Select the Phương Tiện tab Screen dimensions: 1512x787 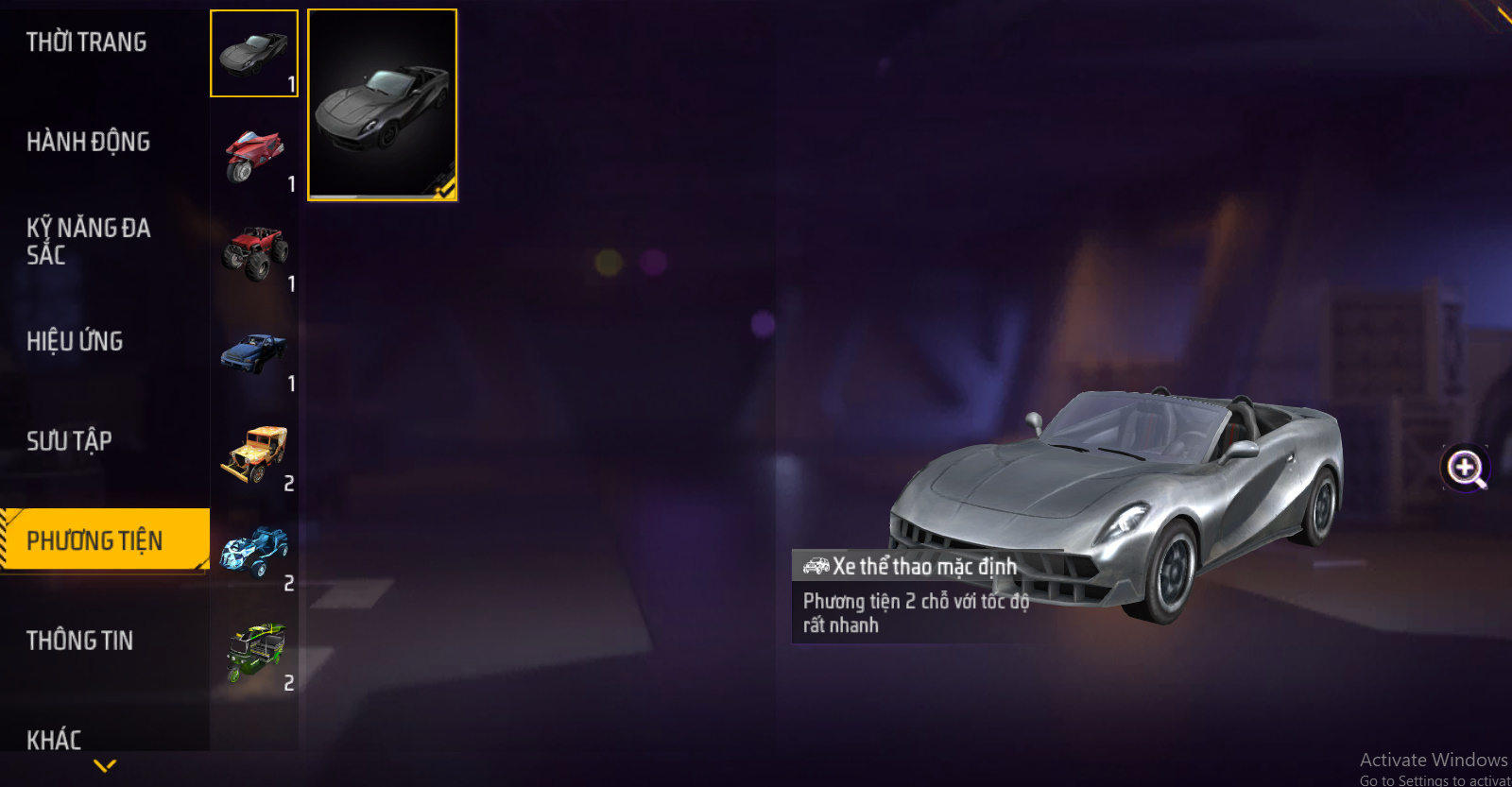pyautogui.click(x=95, y=540)
